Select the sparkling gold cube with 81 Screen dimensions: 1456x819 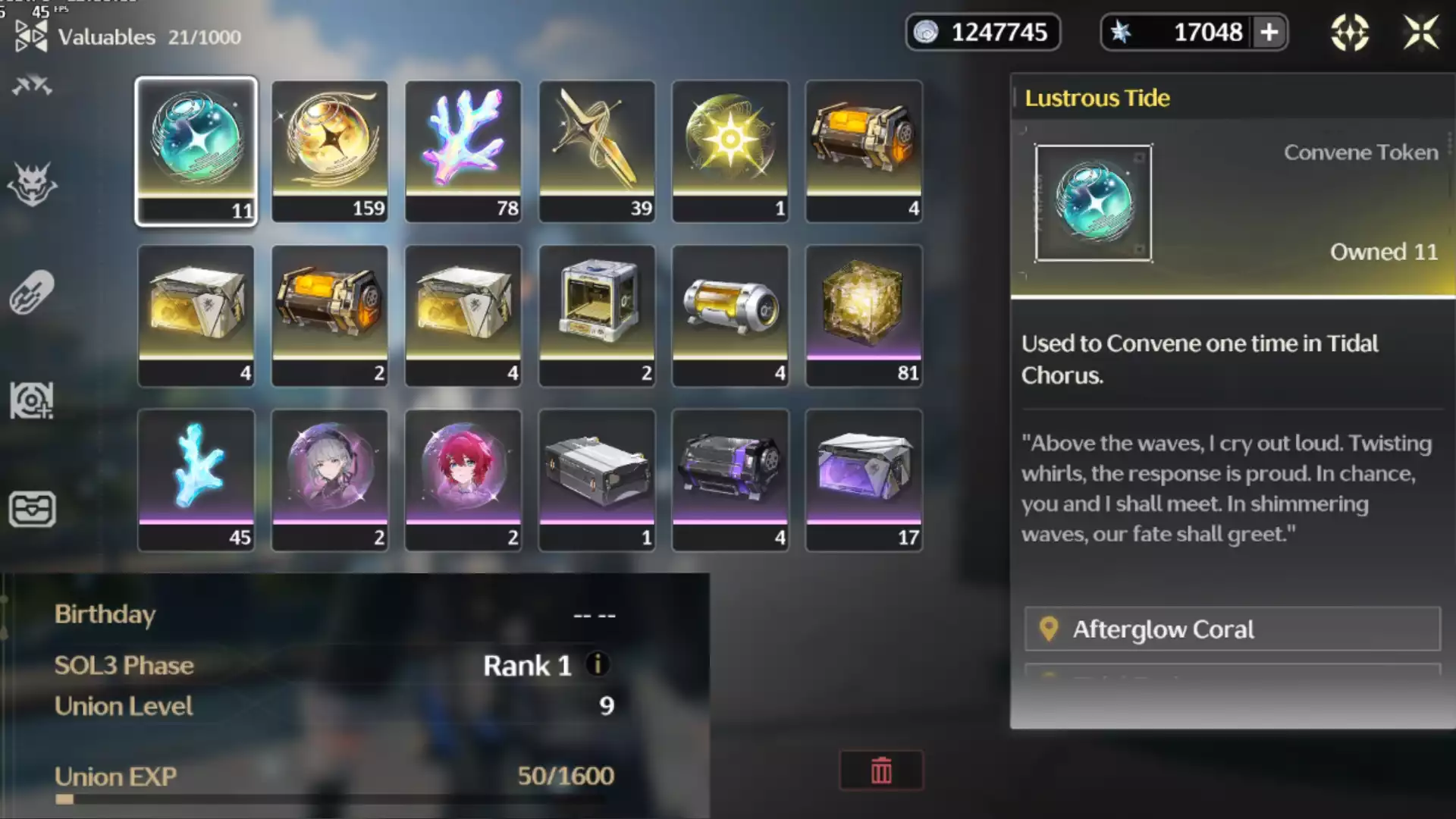864,315
